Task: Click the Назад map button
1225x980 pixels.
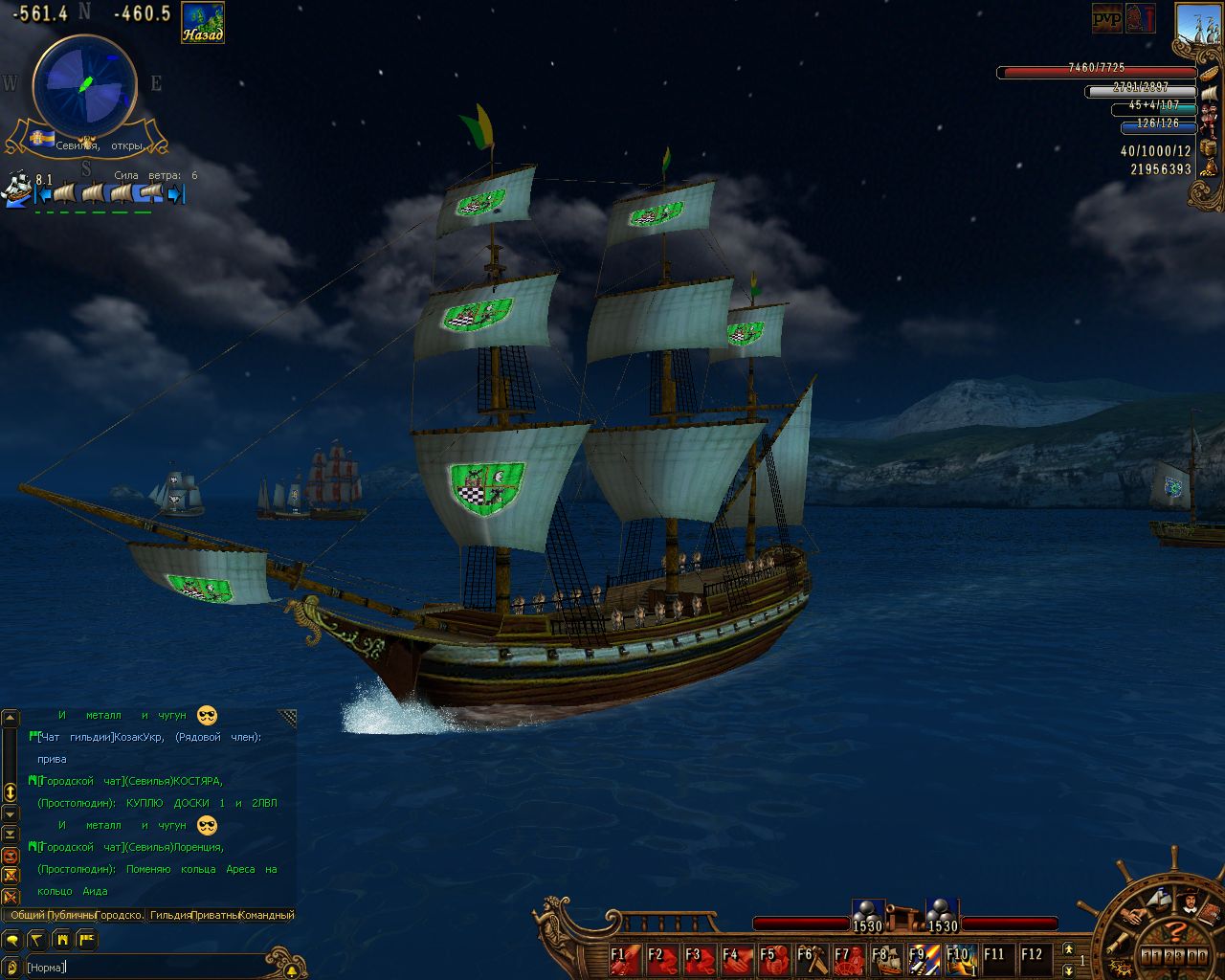Action: point(203,23)
